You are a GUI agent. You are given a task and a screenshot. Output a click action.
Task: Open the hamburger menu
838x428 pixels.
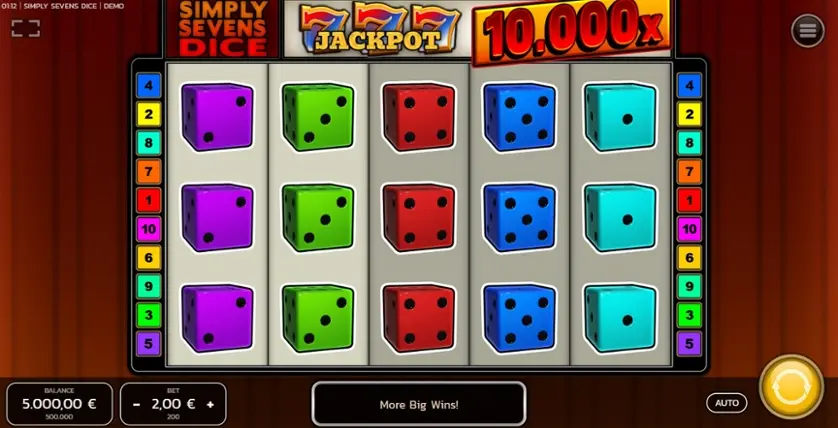pos(807,31)
